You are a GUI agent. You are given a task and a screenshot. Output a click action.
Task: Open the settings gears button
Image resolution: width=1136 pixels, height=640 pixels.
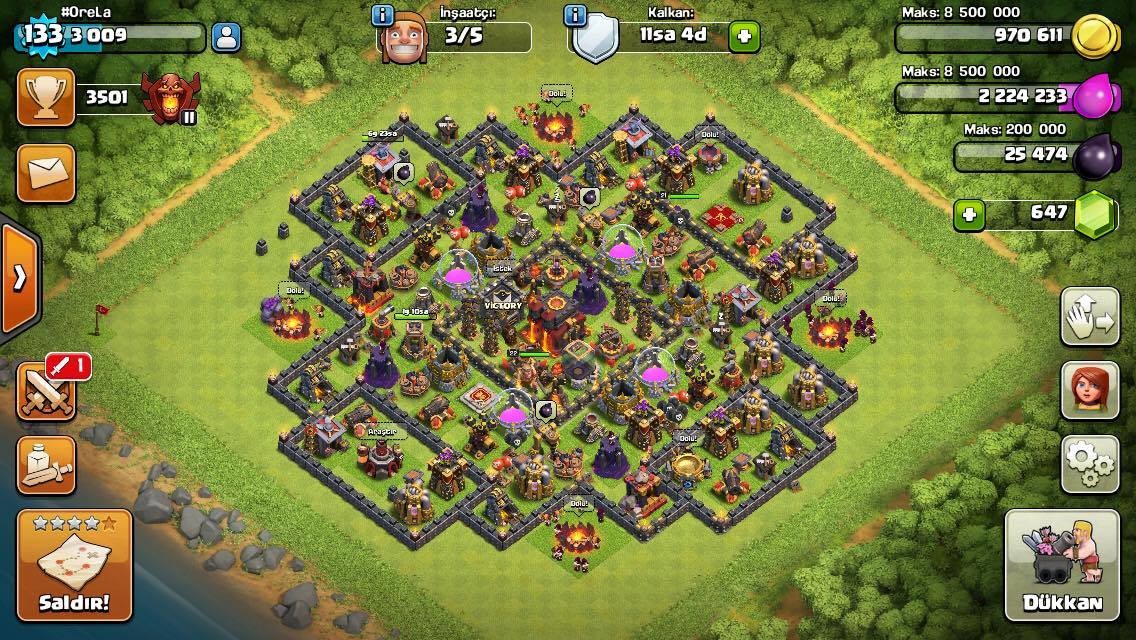coord(1089,462)
